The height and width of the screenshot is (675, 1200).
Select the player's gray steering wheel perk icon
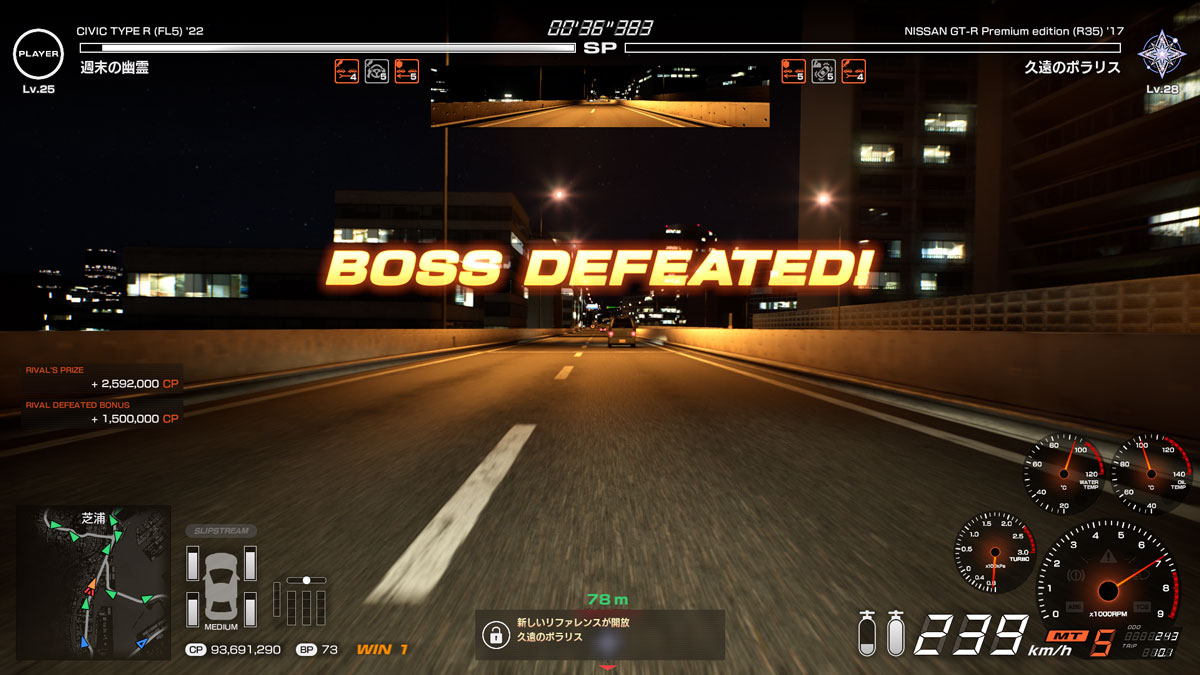tap(377, 71)
